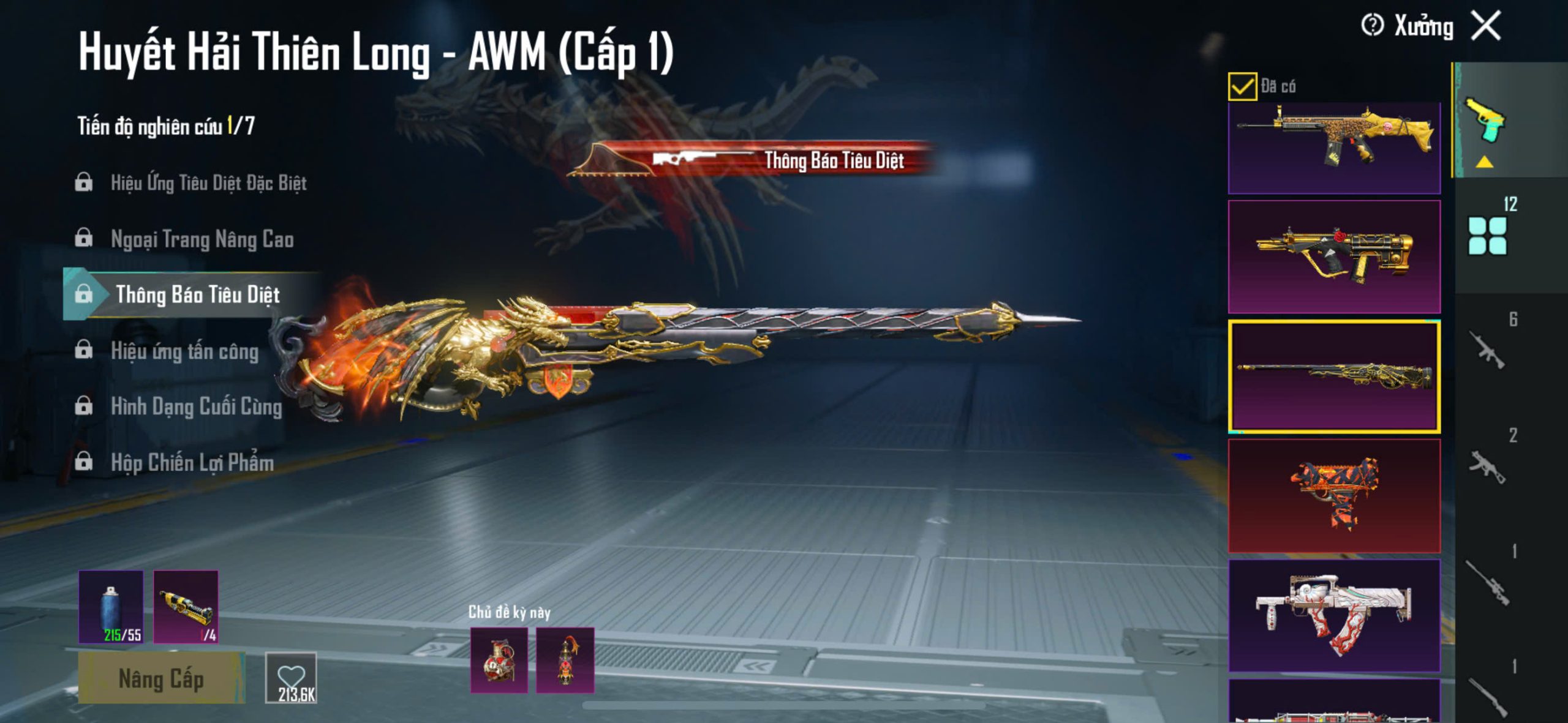This screenshot has width=1568, height=723.
Task: Select Hiệu Ứng Tiêu Diệt Đặc Biệt
Action: click(x=208, y=182)
